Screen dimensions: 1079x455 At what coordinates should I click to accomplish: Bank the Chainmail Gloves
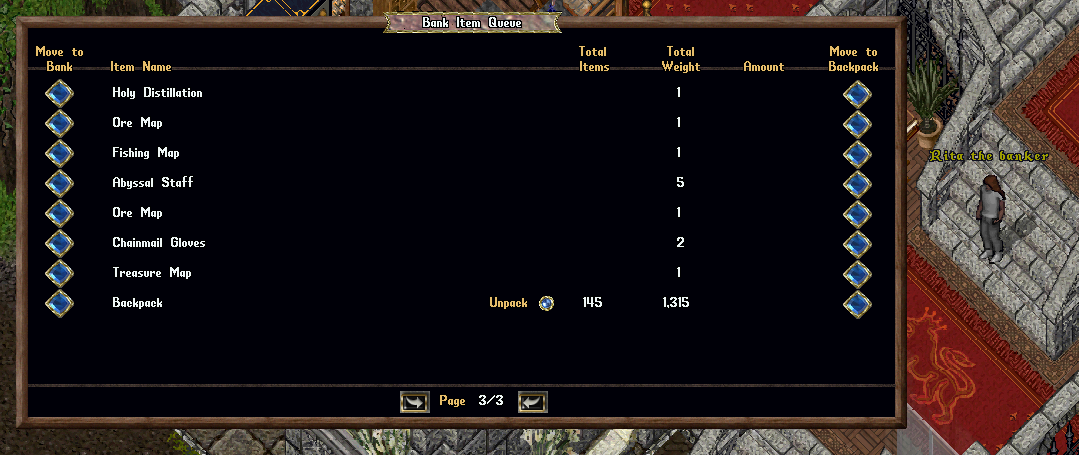pos(59,244)
